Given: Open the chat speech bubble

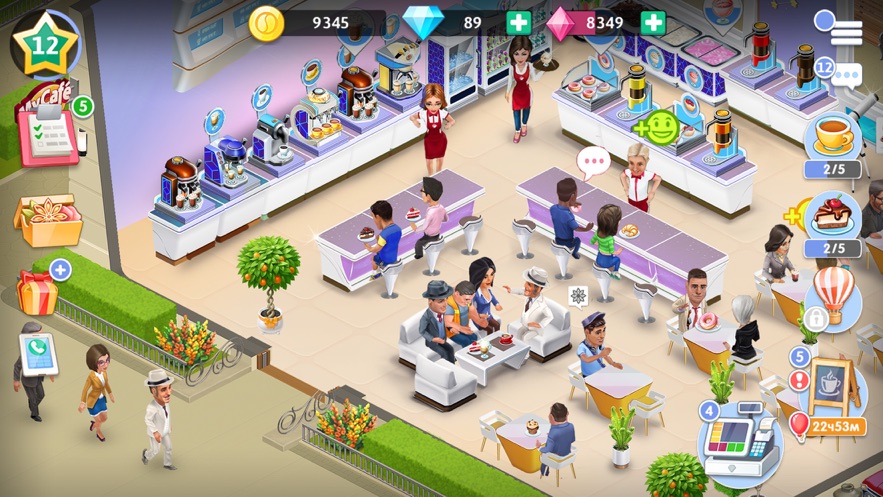Looking at the screenshot, I should [x=846, y=73].
